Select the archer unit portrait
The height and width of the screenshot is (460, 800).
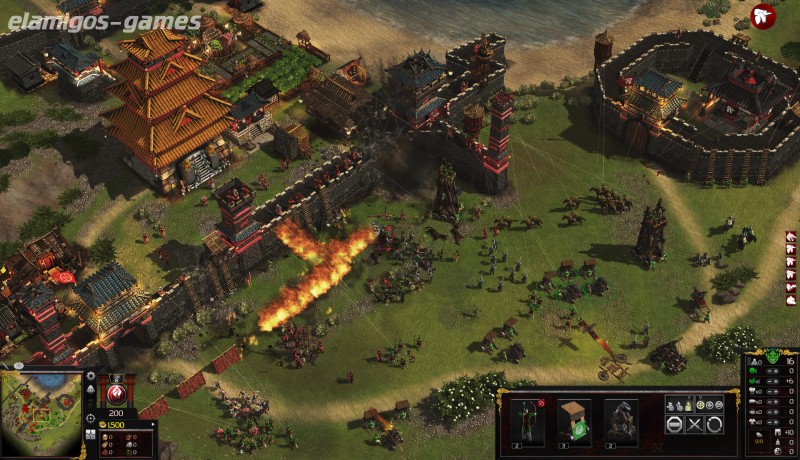(526, 418)
